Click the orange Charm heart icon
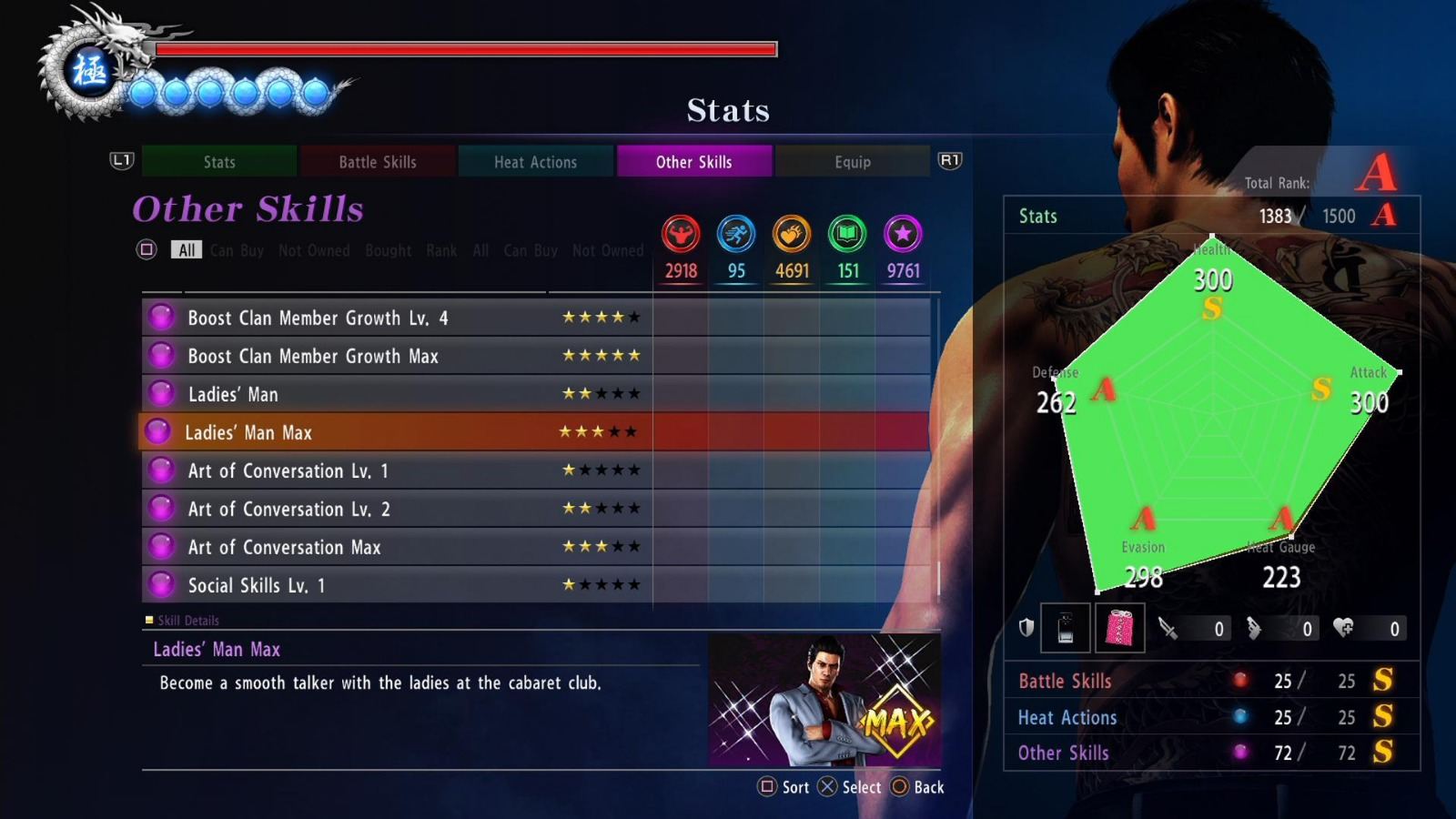The image size is (1456, 819). point(792,236)
